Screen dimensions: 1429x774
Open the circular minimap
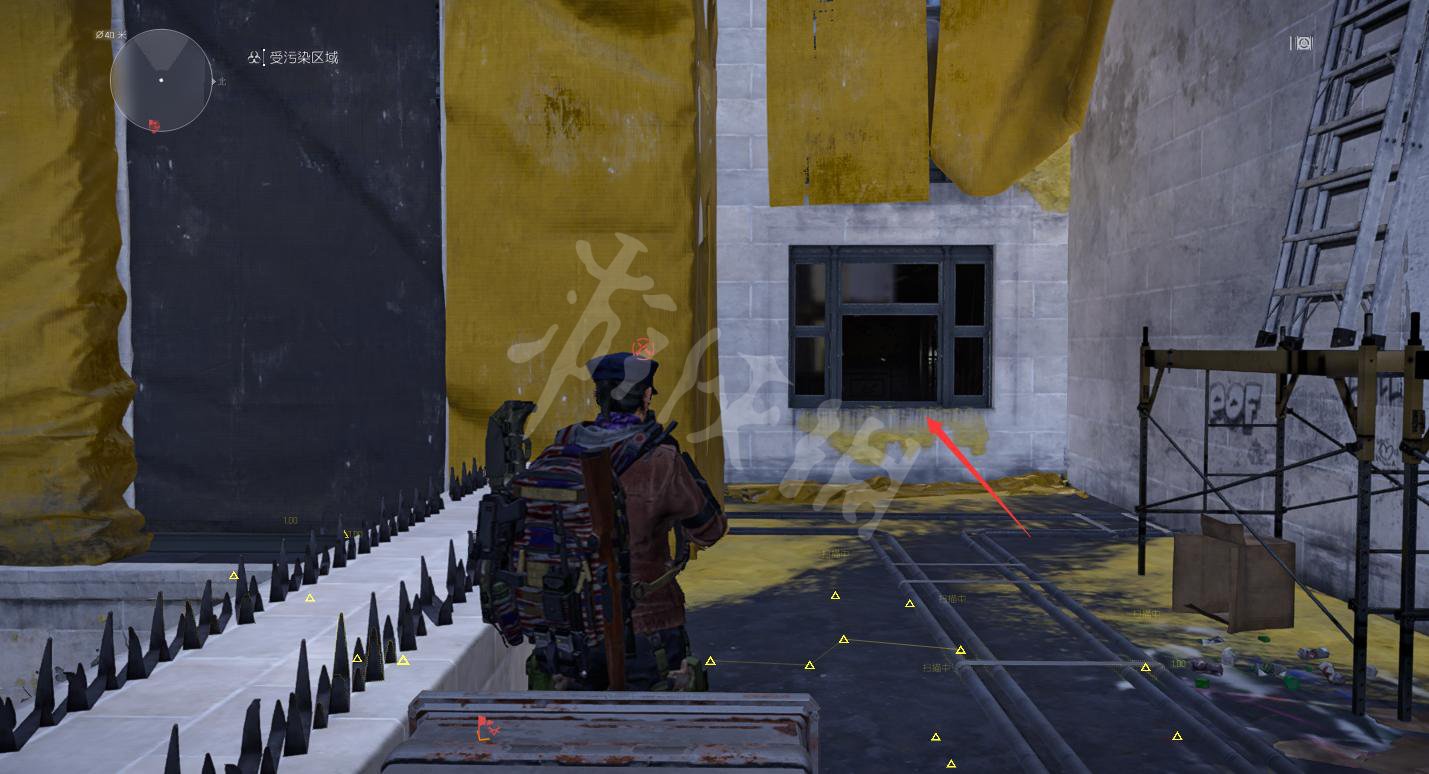coord(161,80)
